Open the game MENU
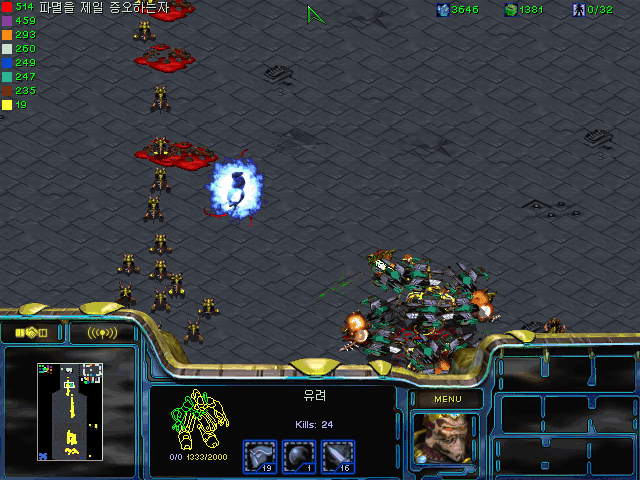Screen dimensions: 640x480 click(x=447, y=399)
